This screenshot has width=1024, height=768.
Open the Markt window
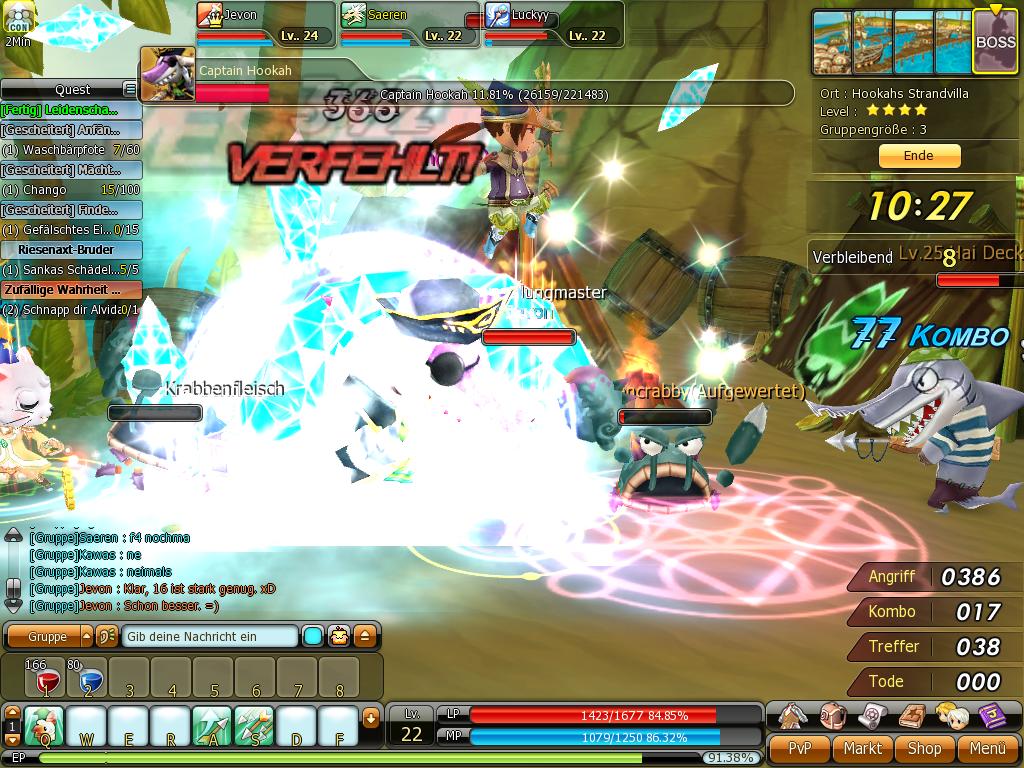click(x=862, y=748)
